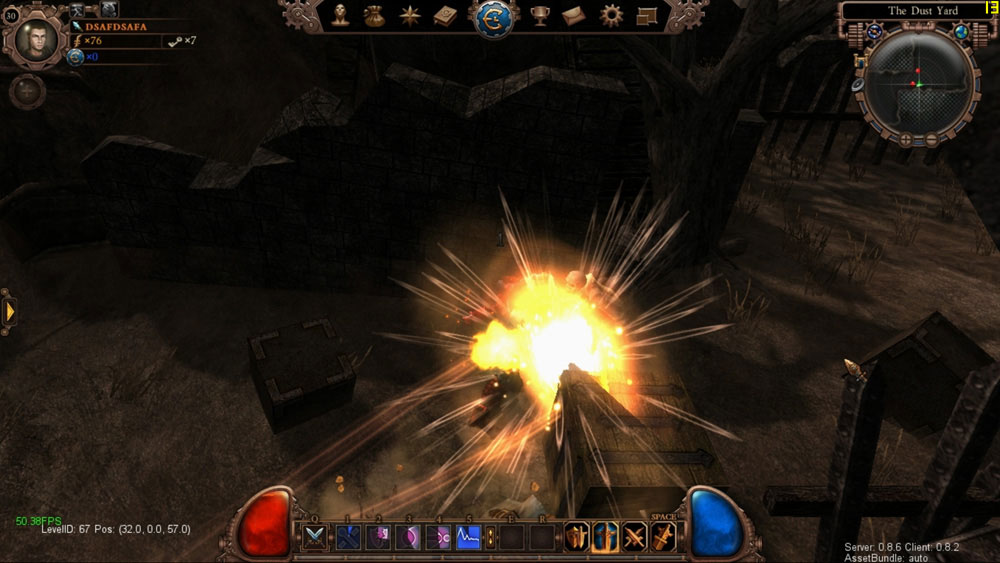Screen dimensions: 1000x563
Task: Open the gear settings icon
Action: tap(611, 15)
